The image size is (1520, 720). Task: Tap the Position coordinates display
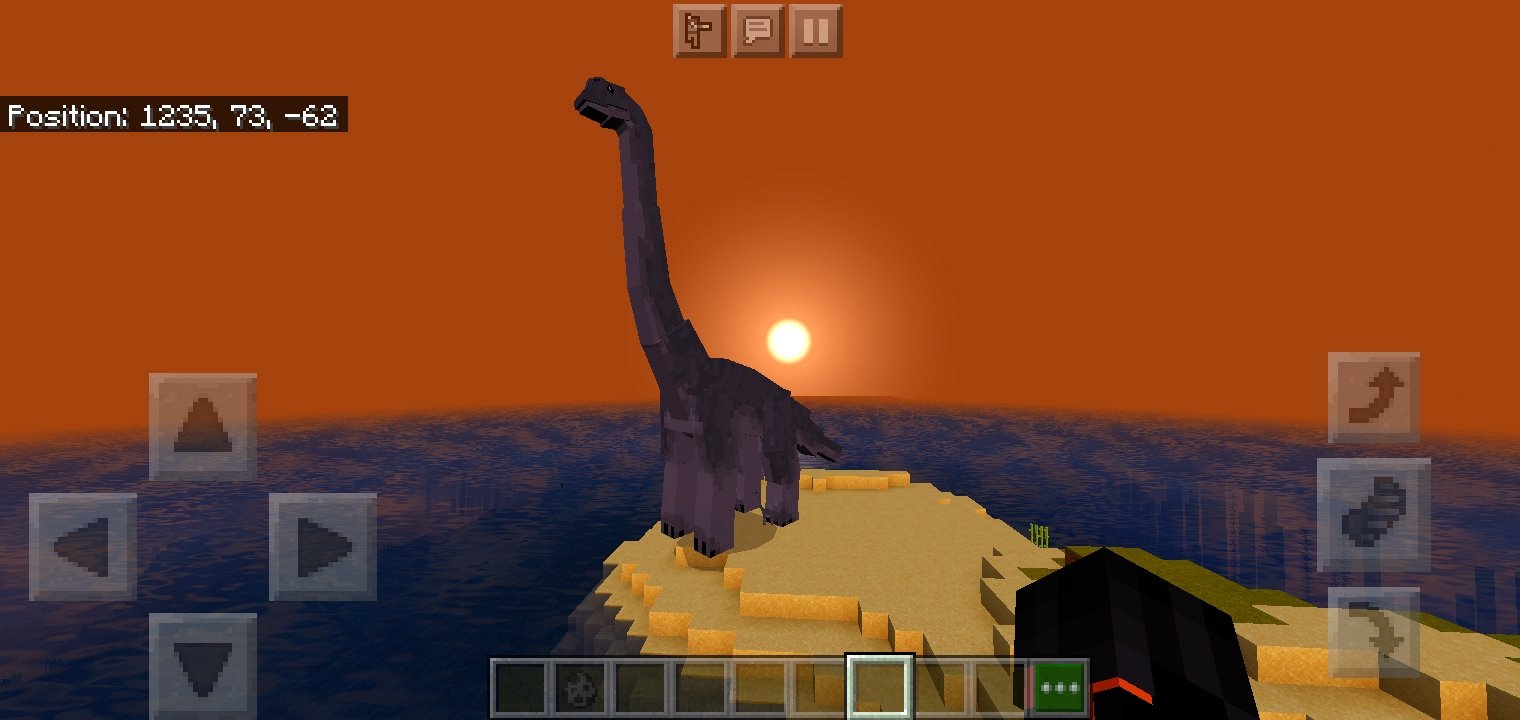[175, 116]
